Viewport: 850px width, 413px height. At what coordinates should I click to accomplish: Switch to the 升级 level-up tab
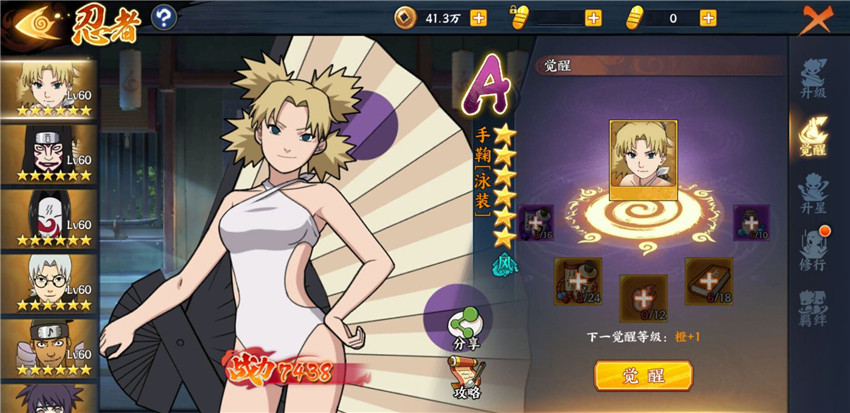click(814, 78)
